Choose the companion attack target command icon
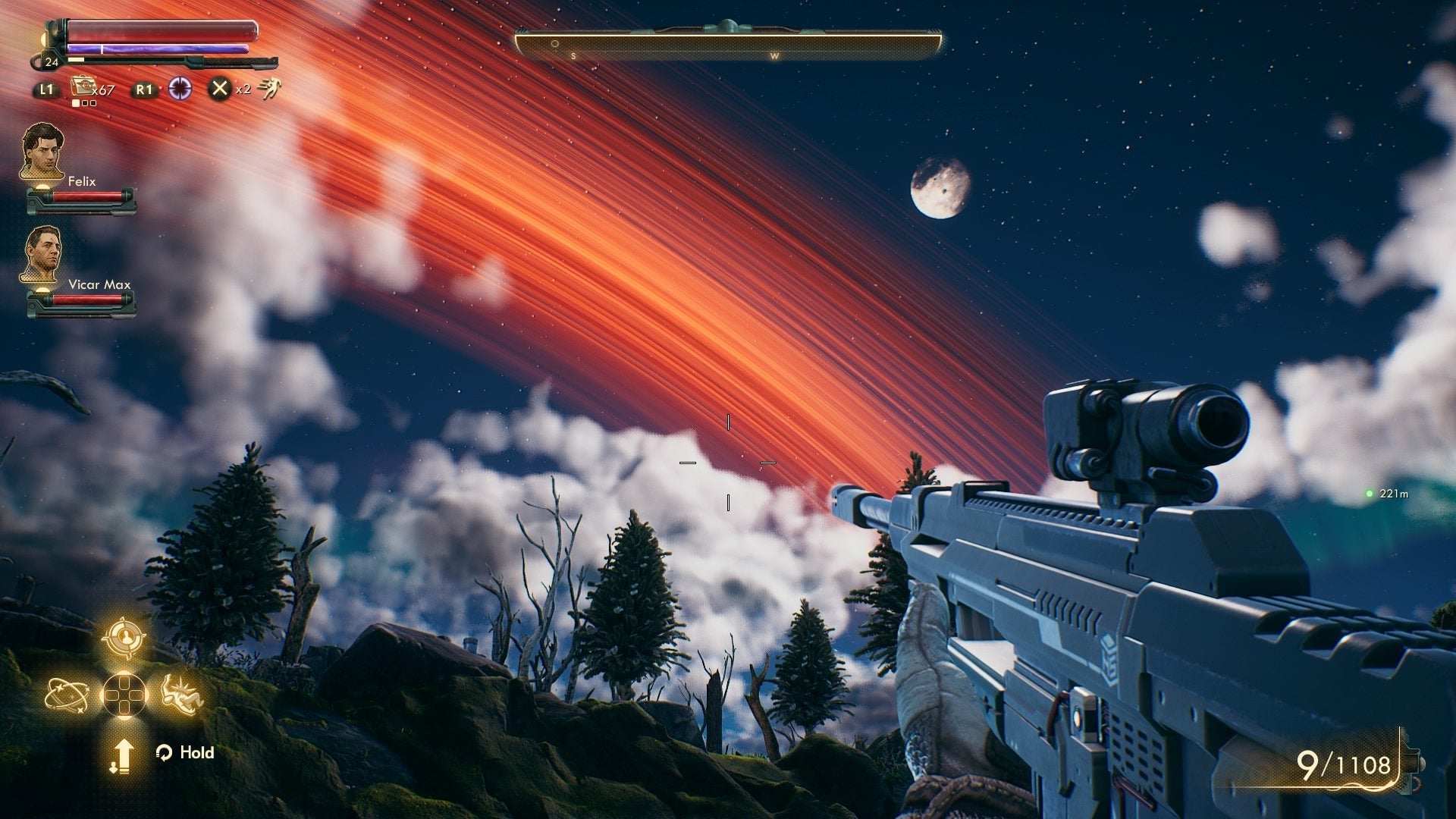 [x=124, y=639]
